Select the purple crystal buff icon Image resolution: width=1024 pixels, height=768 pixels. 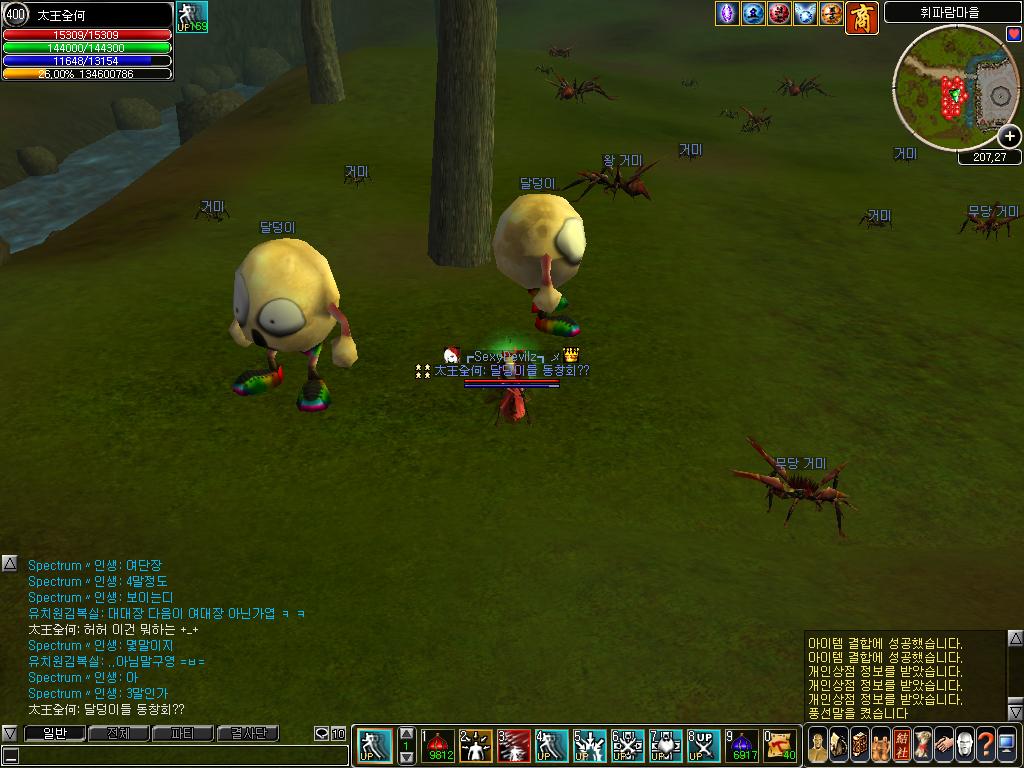click(x=728, y=14)
